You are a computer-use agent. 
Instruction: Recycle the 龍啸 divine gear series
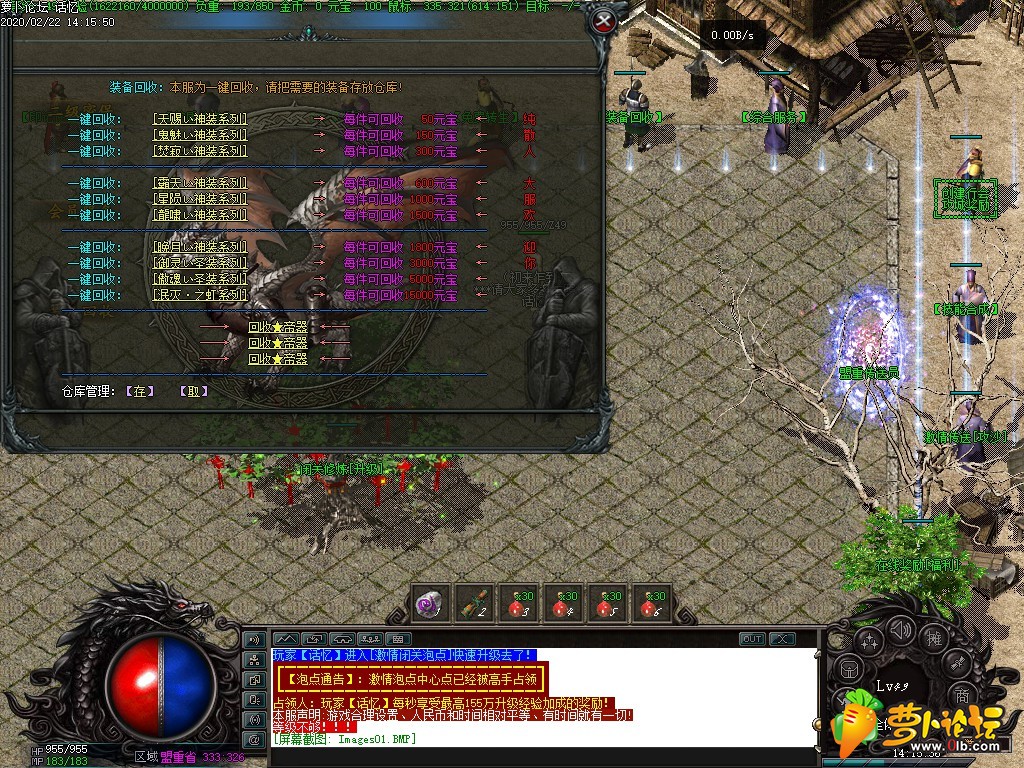point(199,215)
